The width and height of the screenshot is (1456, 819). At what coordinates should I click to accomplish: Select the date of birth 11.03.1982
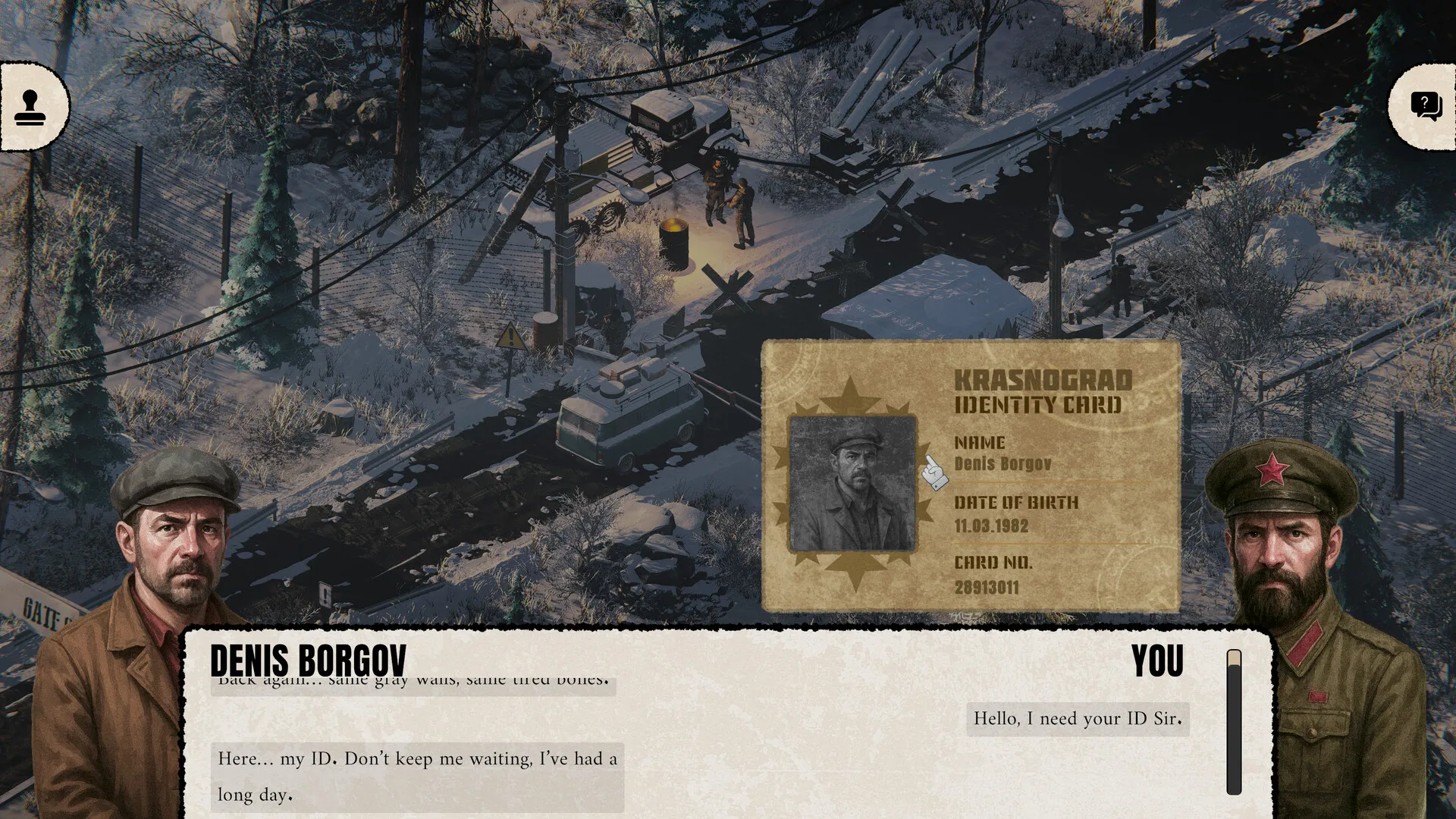point(991,526)
